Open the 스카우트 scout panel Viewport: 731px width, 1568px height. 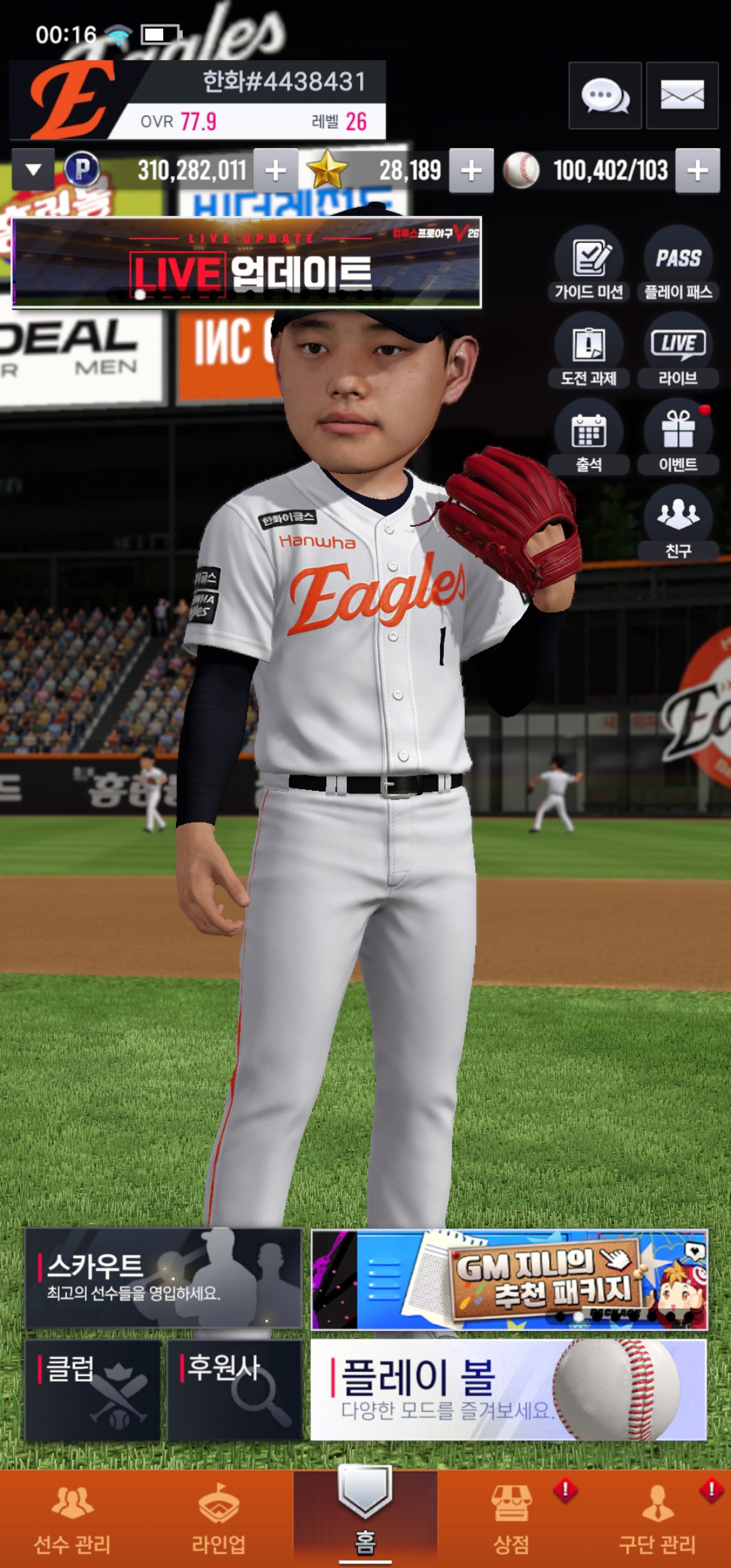click(163, 1278)
